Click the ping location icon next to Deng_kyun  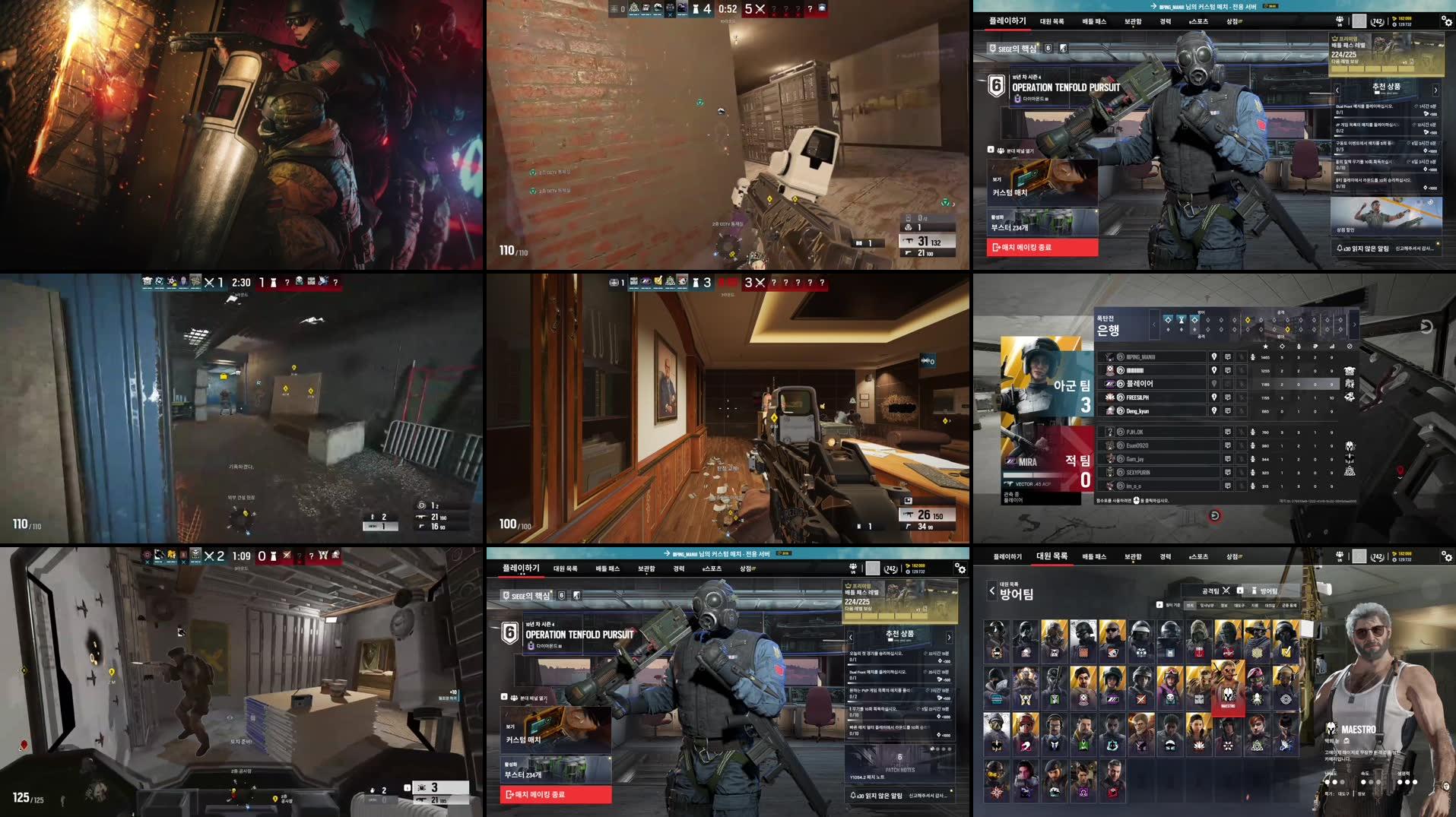pos(1214,410)
